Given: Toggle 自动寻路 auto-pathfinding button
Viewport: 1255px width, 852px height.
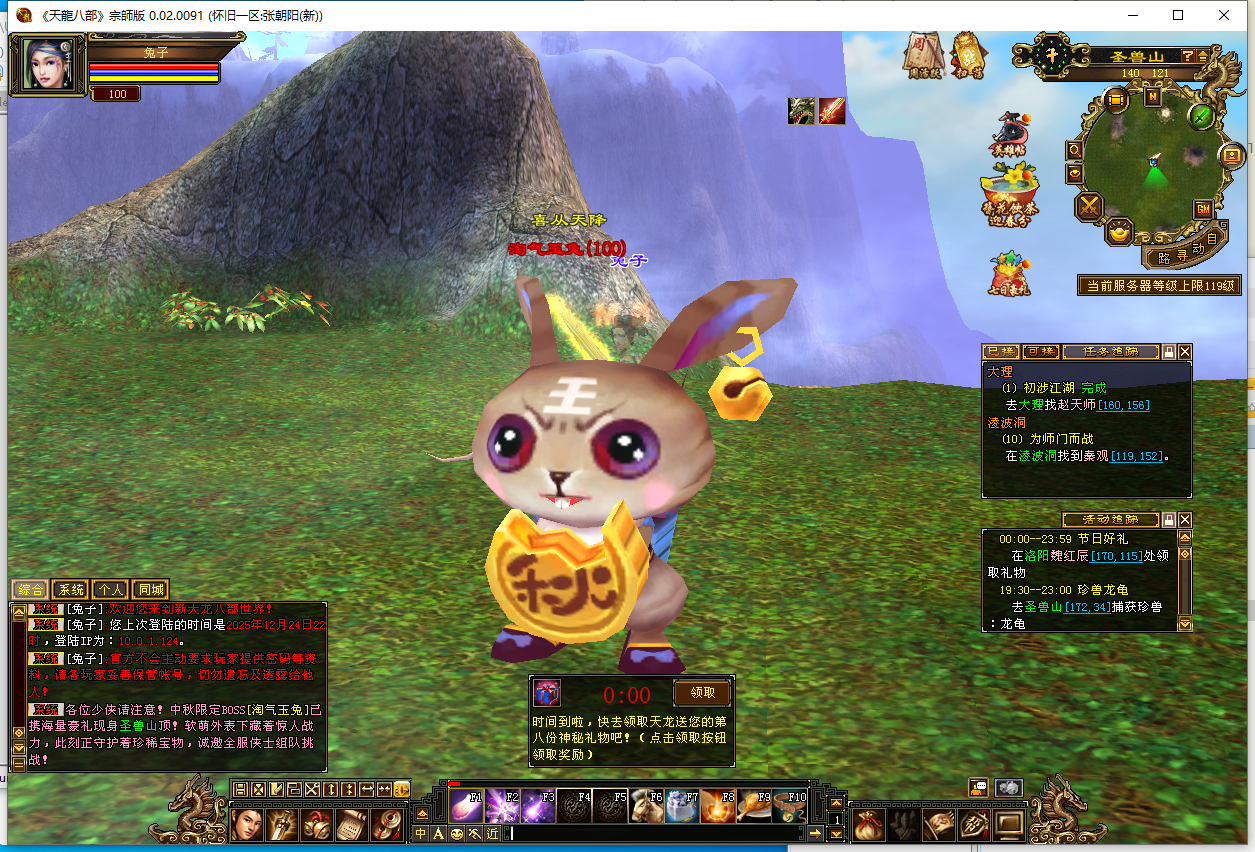Looking at the screenshot, I should (x=1188, y=248).
